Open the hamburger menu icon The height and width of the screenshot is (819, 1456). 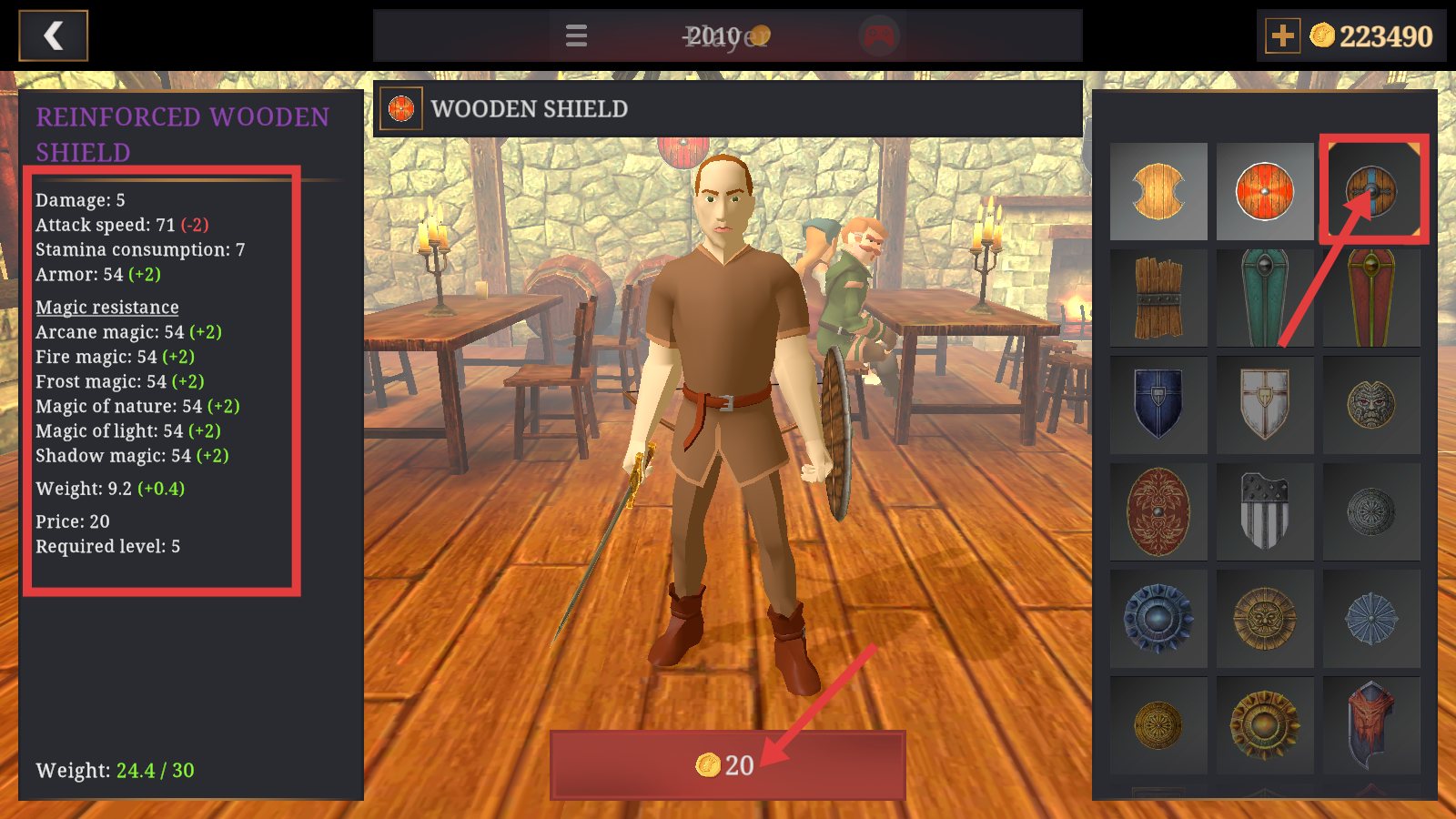(x=576, y=35)
